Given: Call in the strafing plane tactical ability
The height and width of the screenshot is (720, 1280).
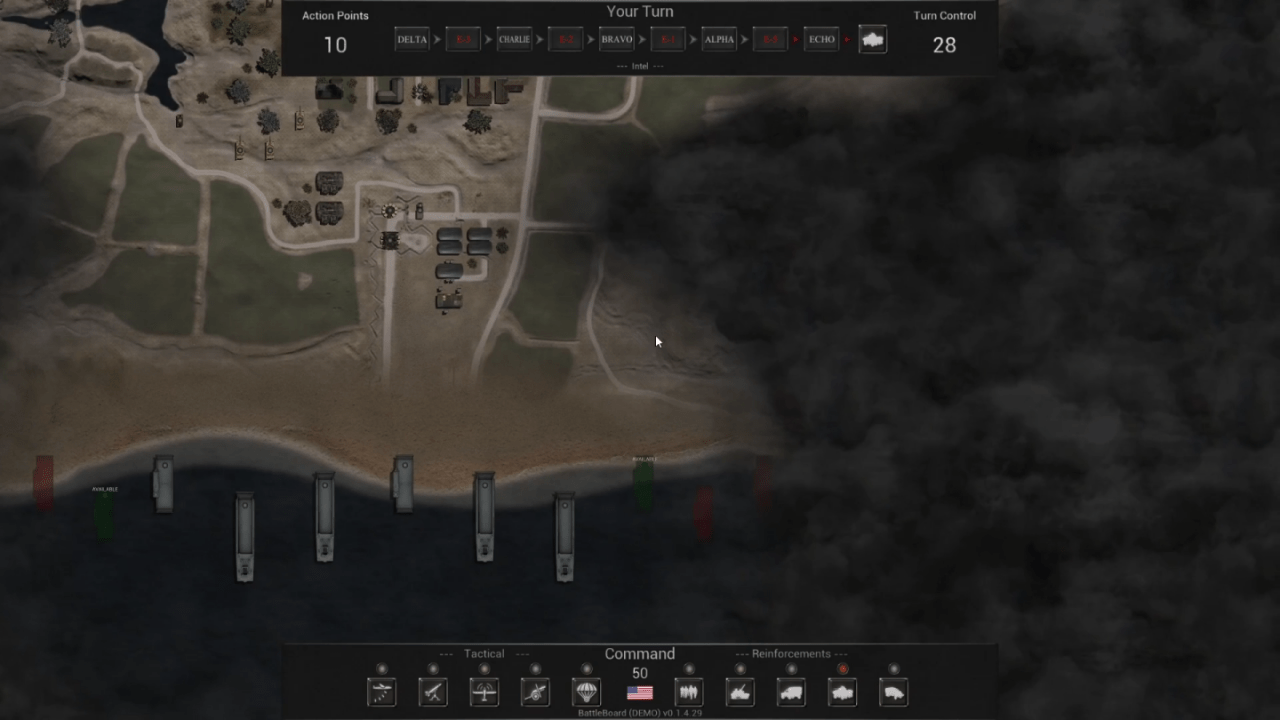Looking at the screenshot, I should (382, 691).
